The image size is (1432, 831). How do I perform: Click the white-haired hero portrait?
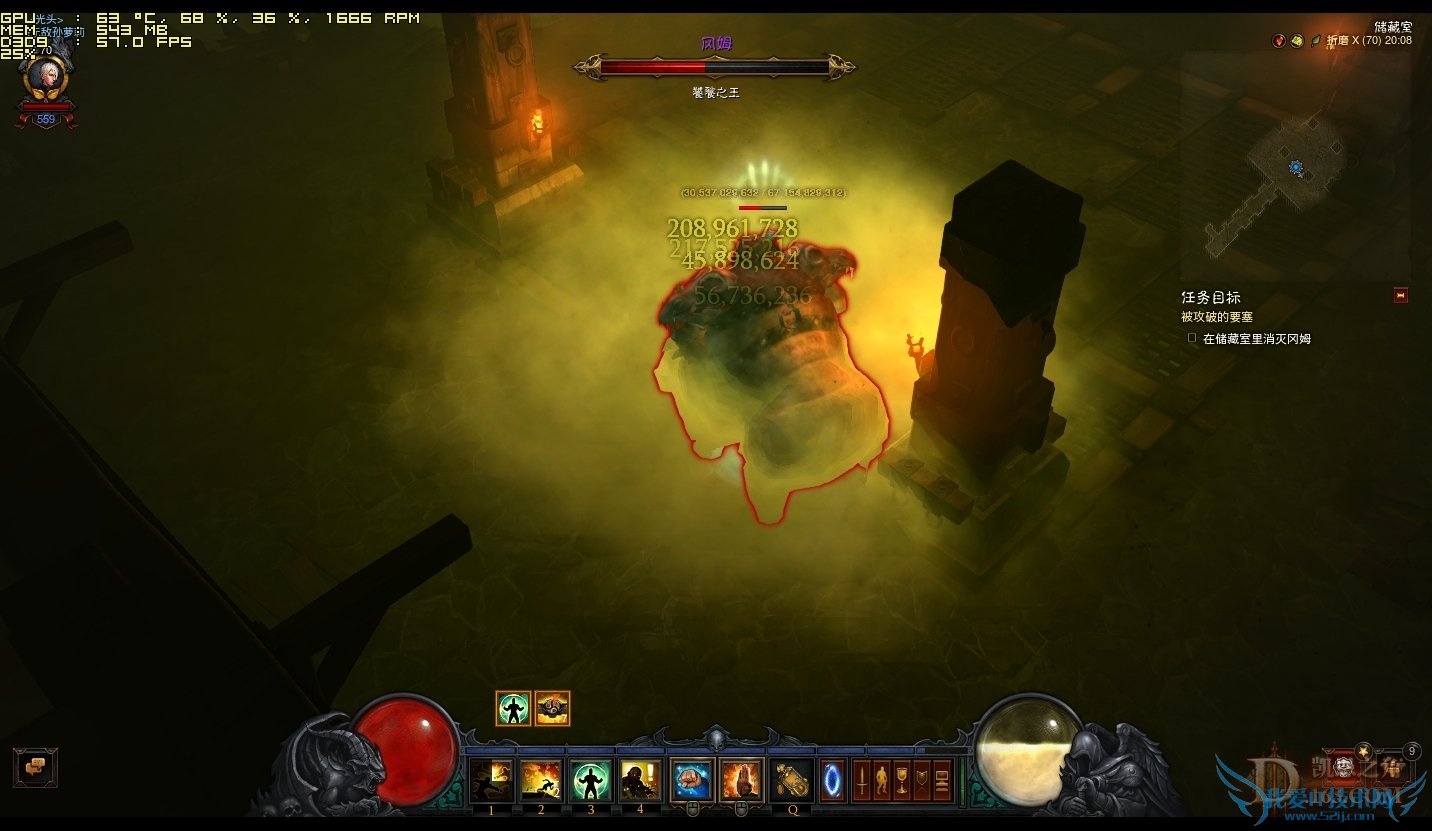45,77
